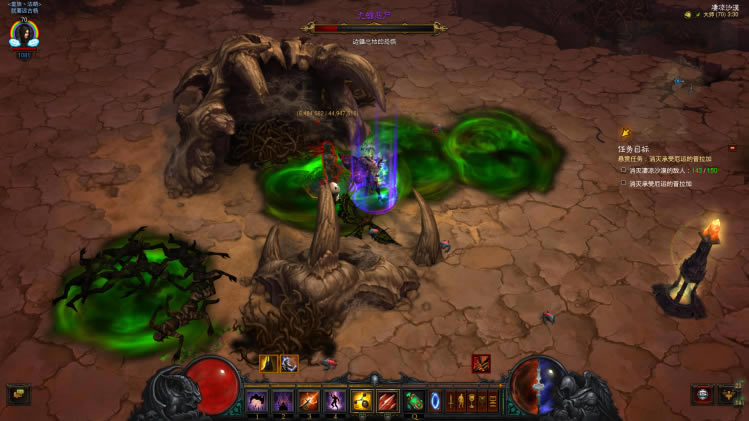The width and height of the screenshot is (749, 421).
Task: Select the red claw slash skill
Action: [387, 401]
